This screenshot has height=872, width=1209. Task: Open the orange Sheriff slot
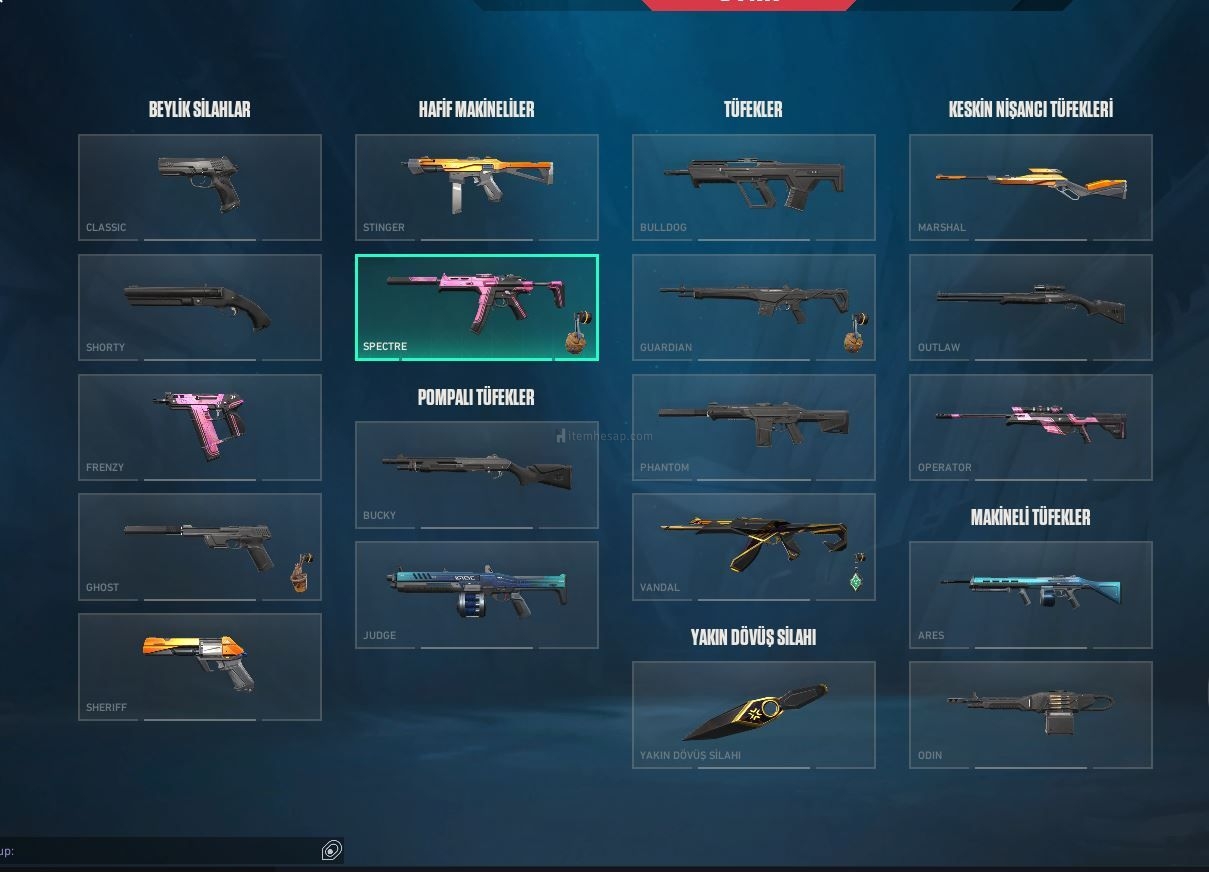point(200,666)
